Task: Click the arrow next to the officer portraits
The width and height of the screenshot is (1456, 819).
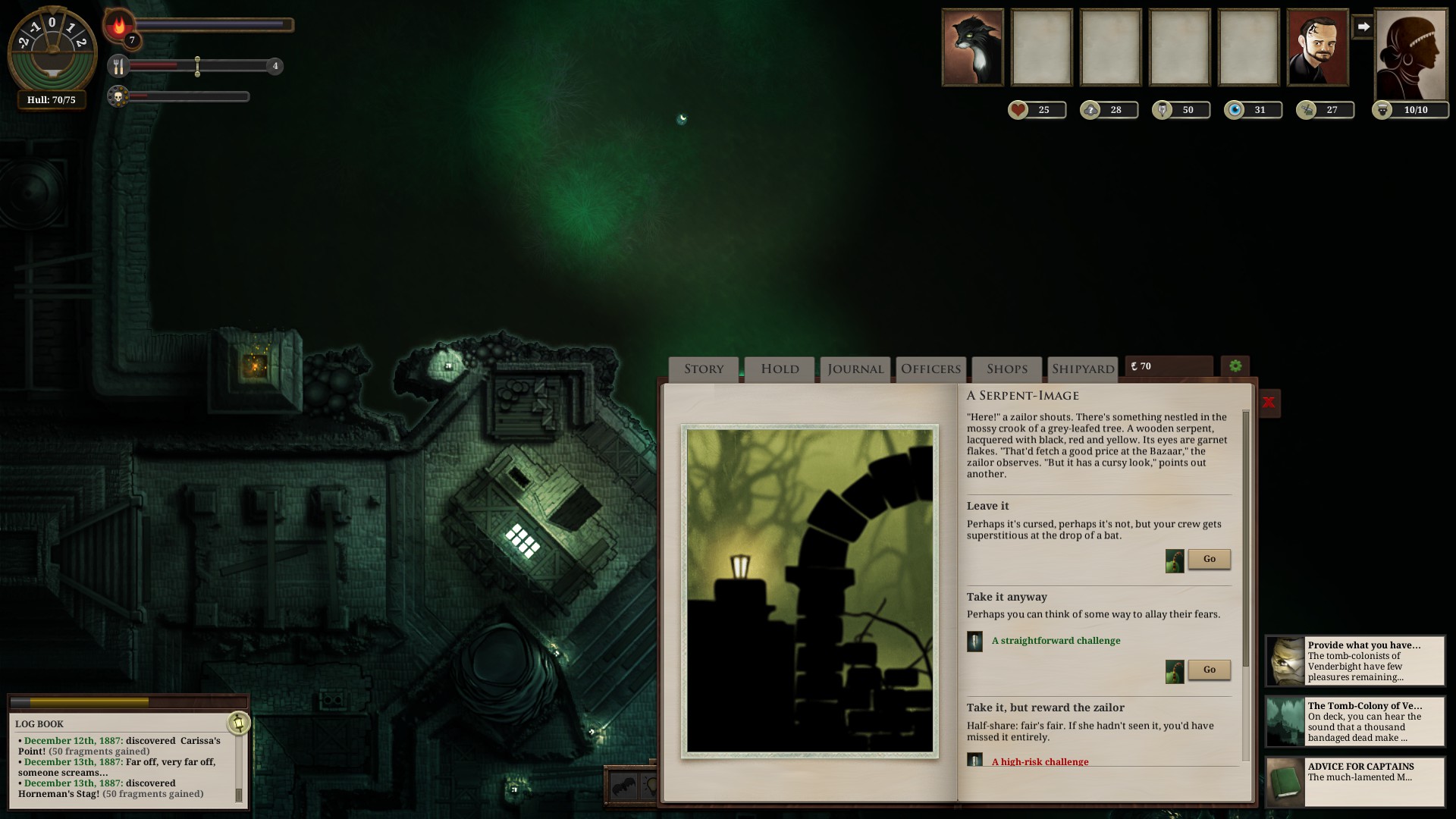Action: tap(1364, 26)
